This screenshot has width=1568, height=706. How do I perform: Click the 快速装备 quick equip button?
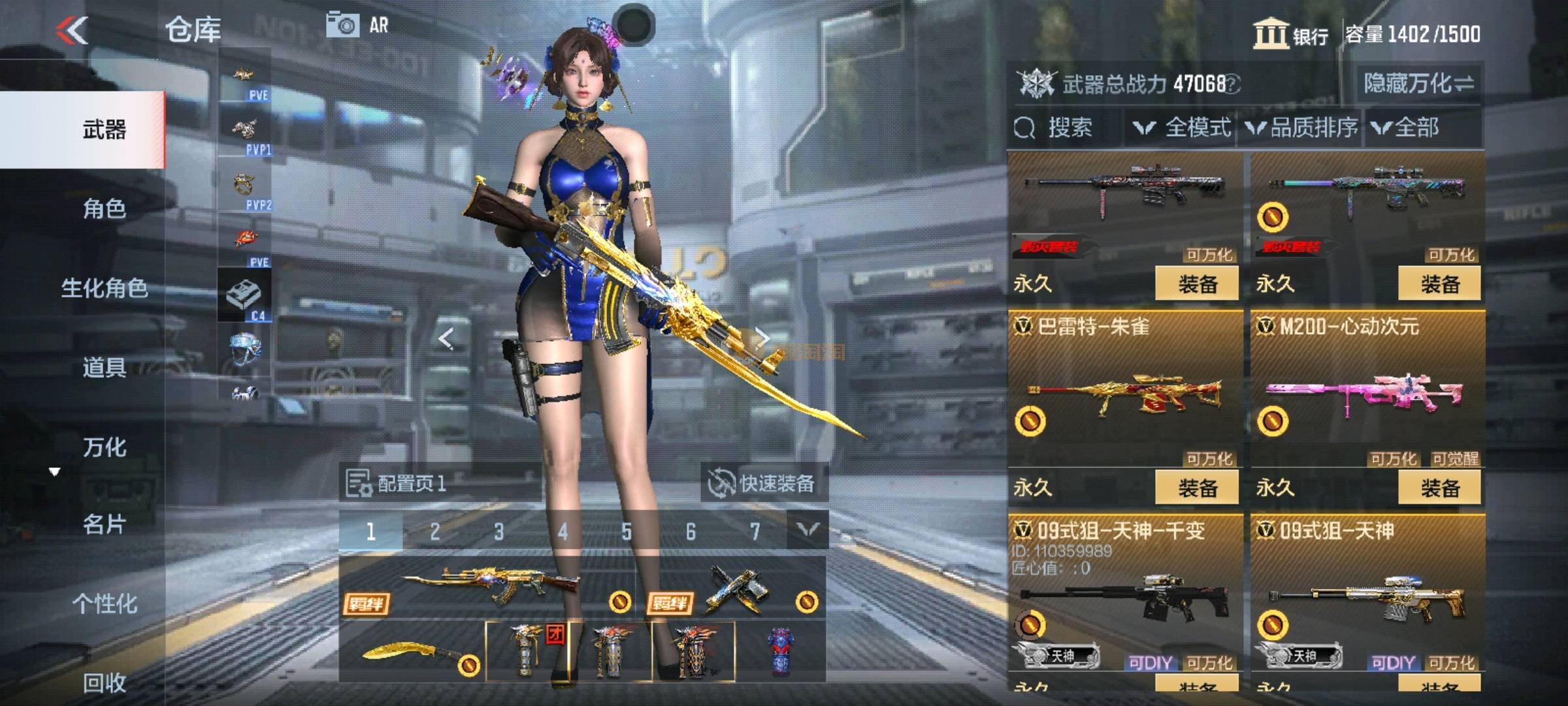[x=763, y=484]
